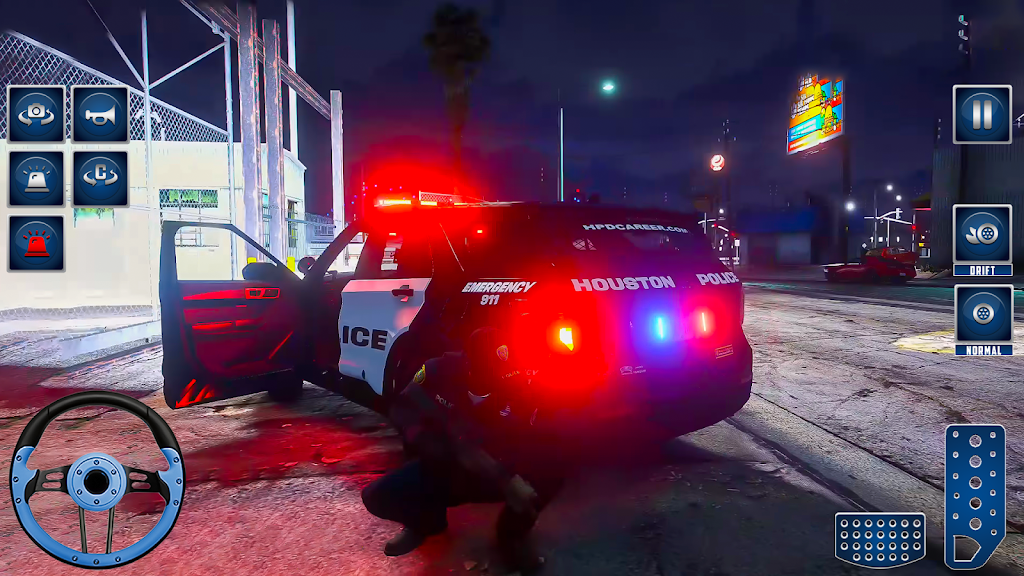Click the steering wheel control
Viewport: 1024px width, 576px height.
coord(97,479)
